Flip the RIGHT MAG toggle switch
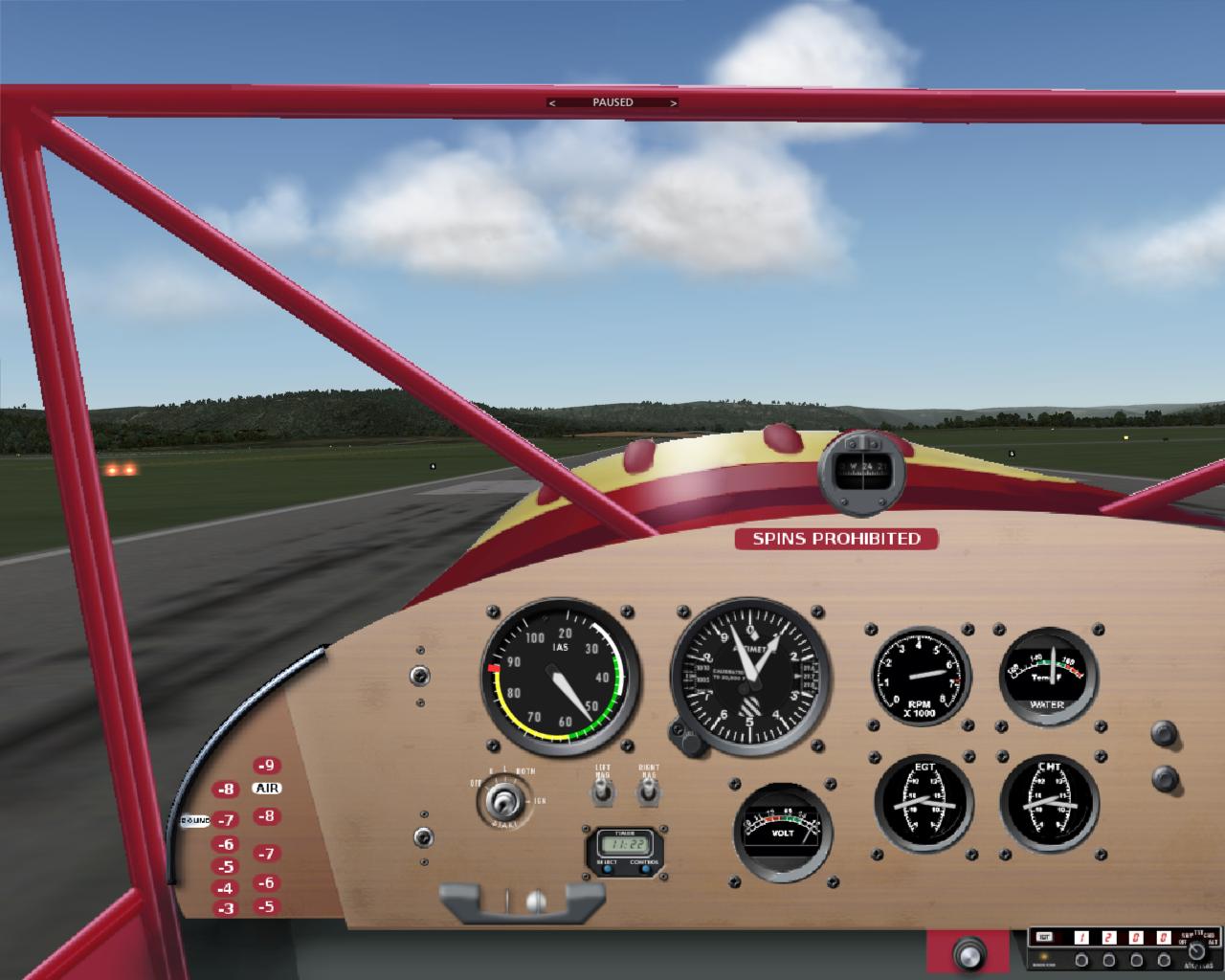This screenshot has width=1225, height=980. tap(649, 791)
